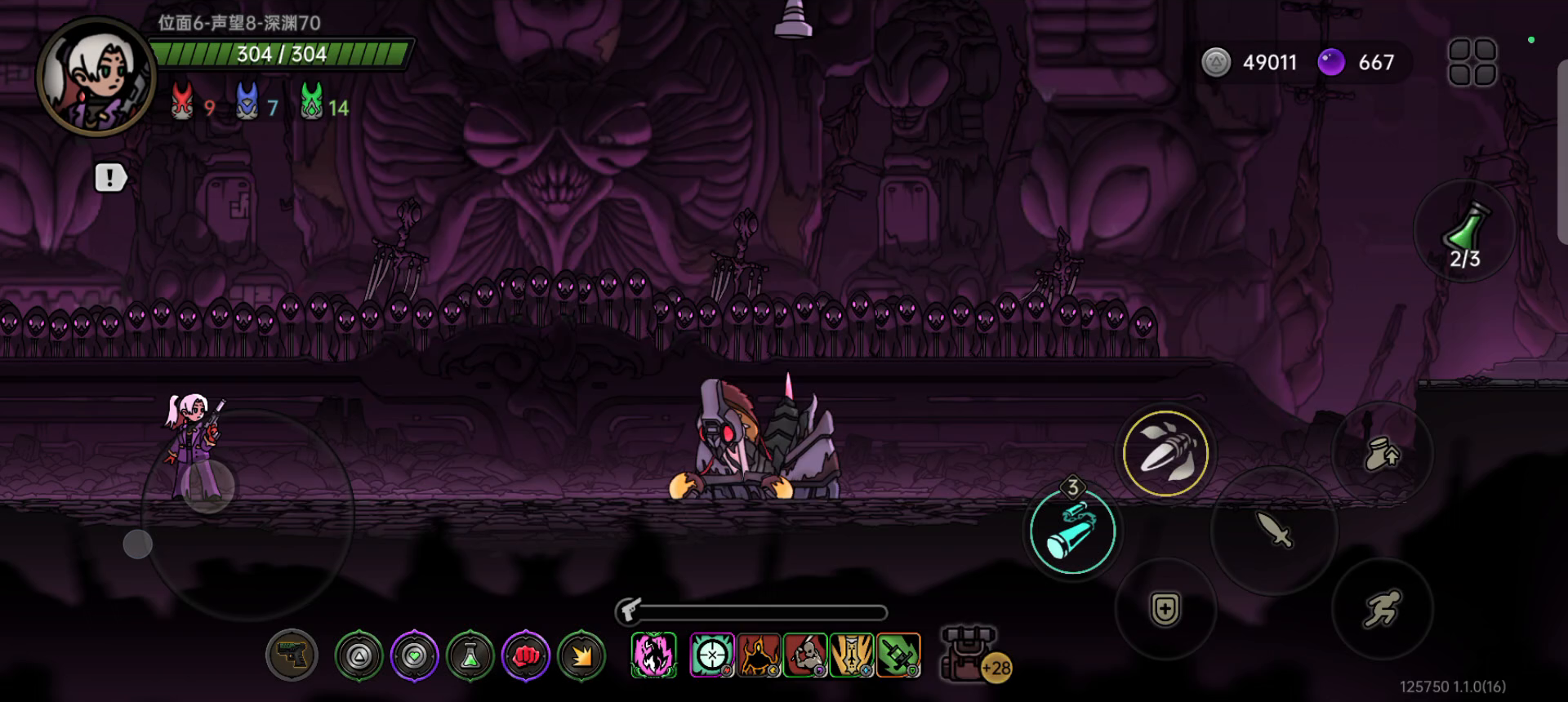Select the green heart rune slot
Screen dimensions: 1568x702
point(415,655)
